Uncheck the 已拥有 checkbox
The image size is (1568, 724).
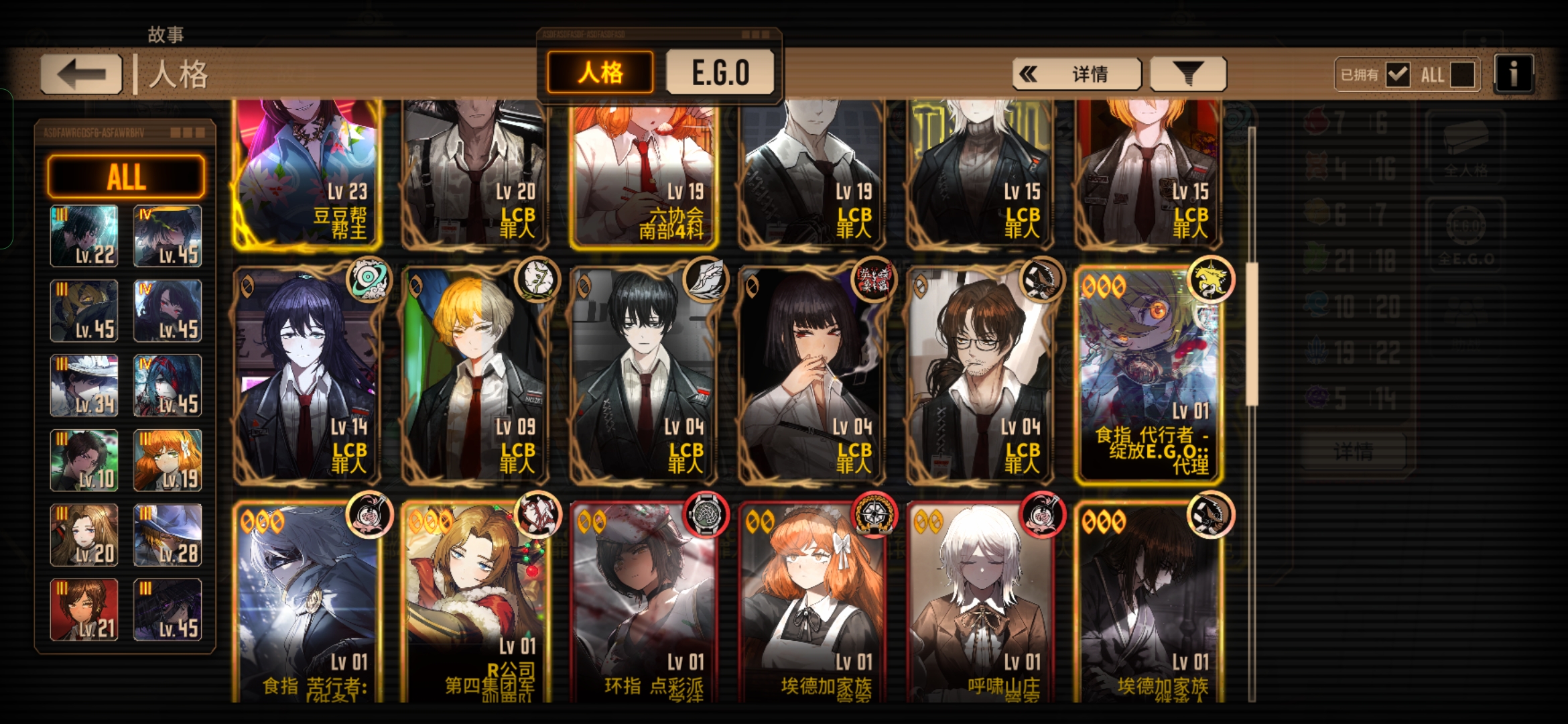[1398, 74]
